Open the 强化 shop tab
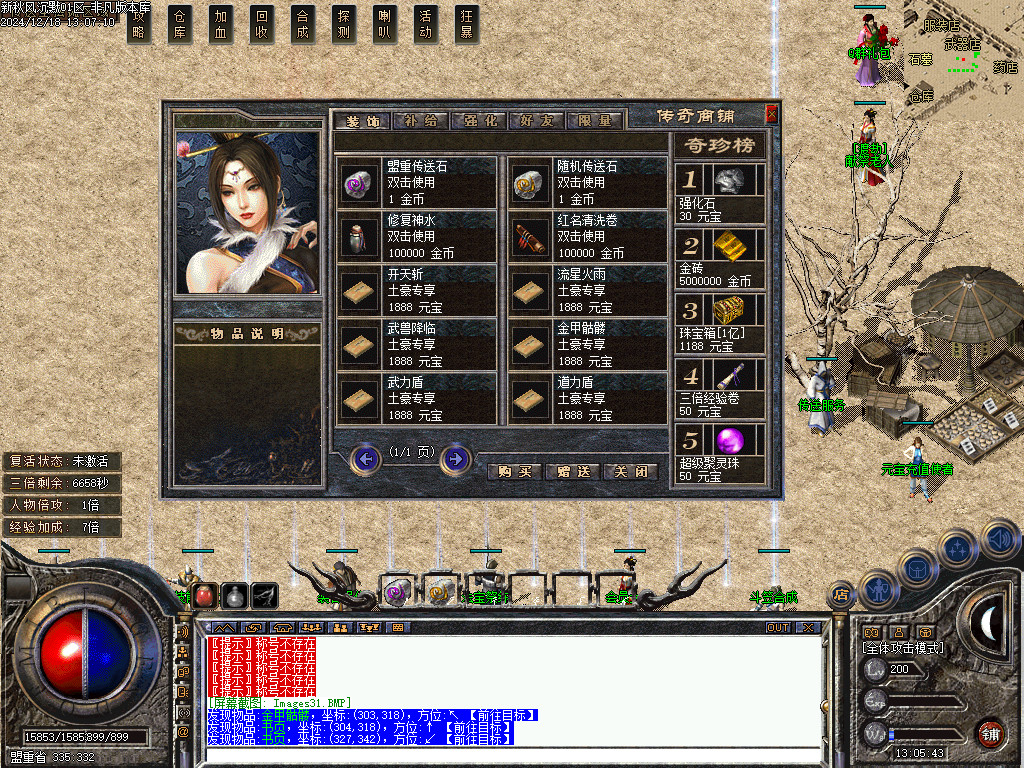The height and width of the screenshot is (768, 1024). (x=479, y=121)
